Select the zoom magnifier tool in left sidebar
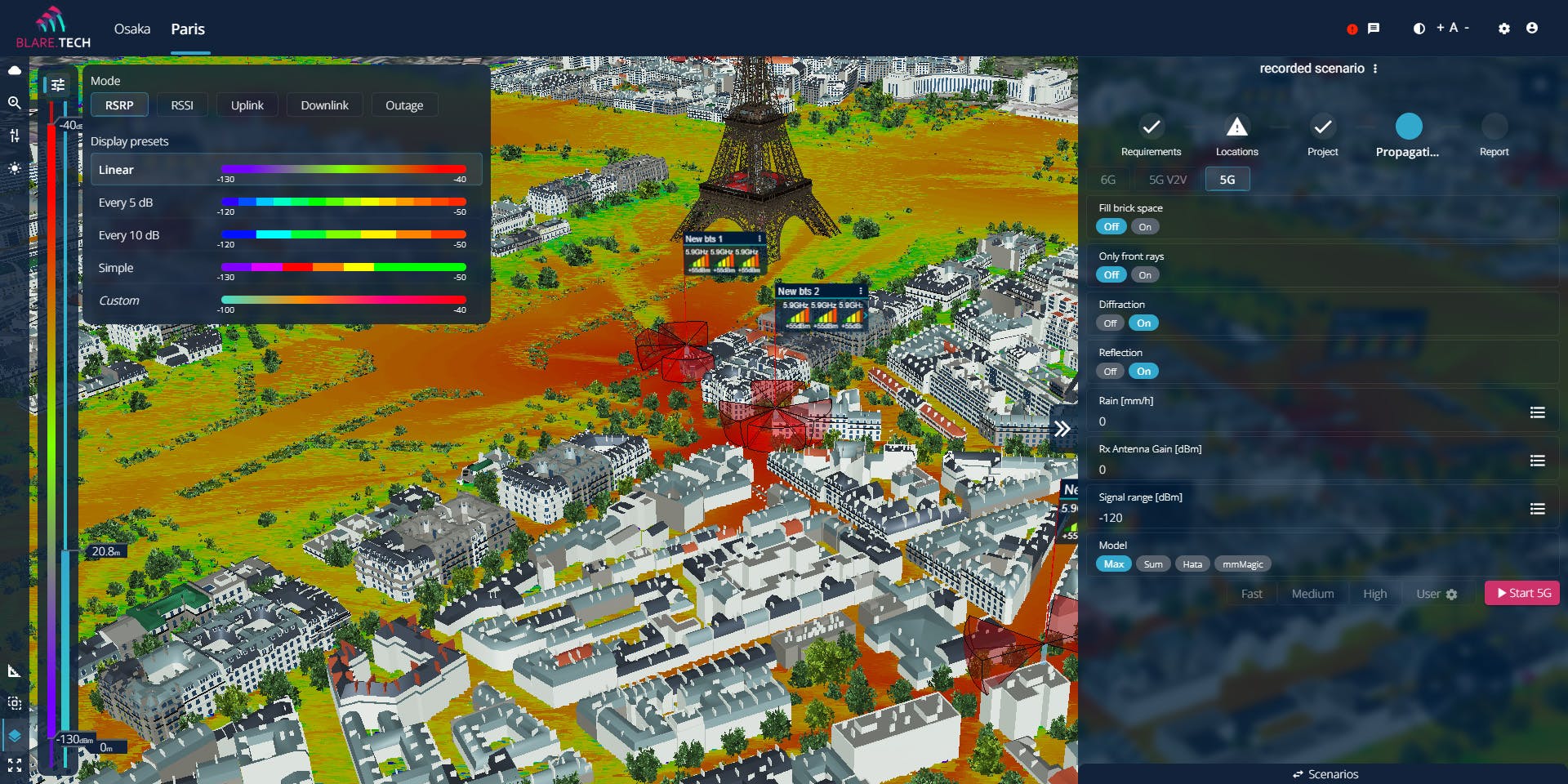The width and height of the screenshot is (1568, 784). pyautogui.click(x=14, y=104)
